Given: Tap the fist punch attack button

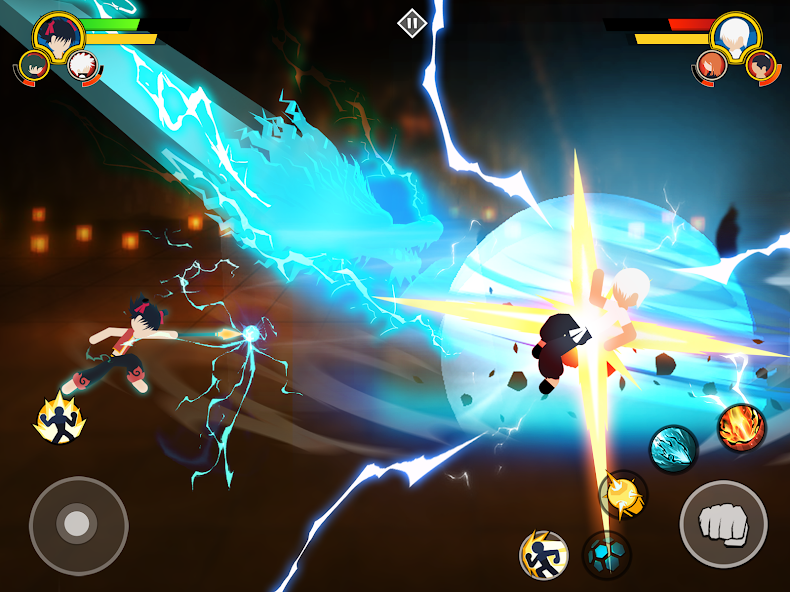Looking at the screenshot, I should pyautogui.click(x=723, y=524).
